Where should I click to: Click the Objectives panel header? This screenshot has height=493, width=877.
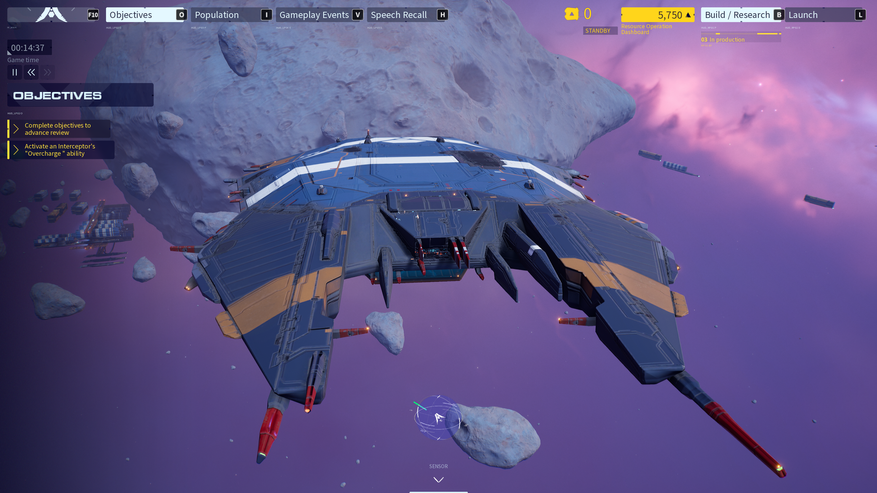pyautogui.click(x=80, y=96)
